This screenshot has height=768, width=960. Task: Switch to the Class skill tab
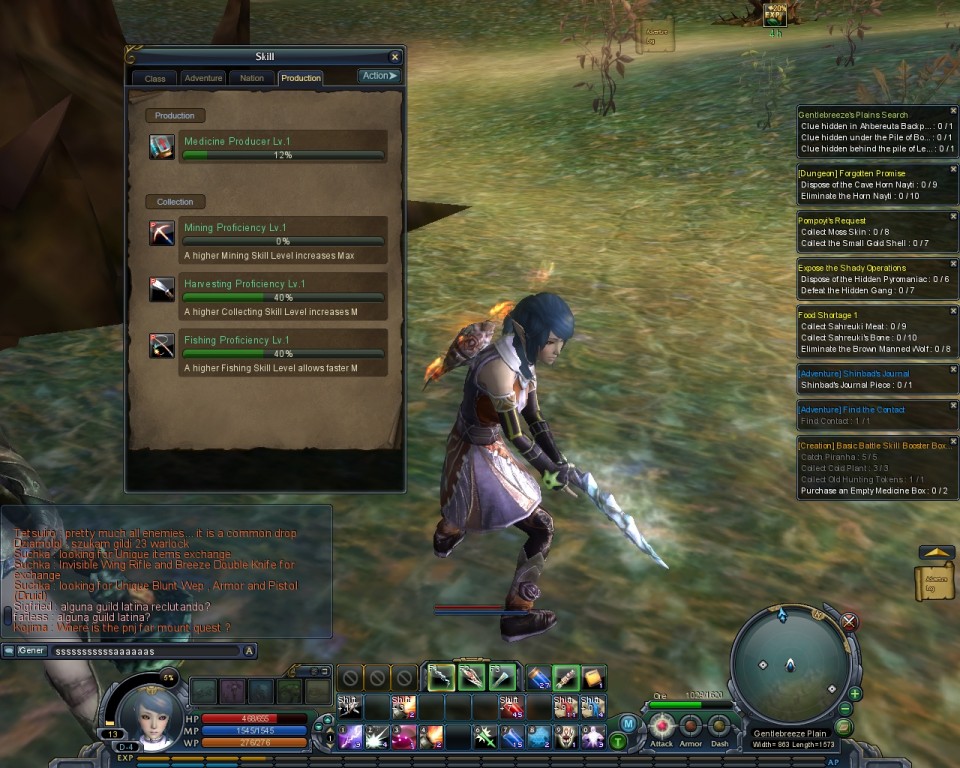[155, 78]
